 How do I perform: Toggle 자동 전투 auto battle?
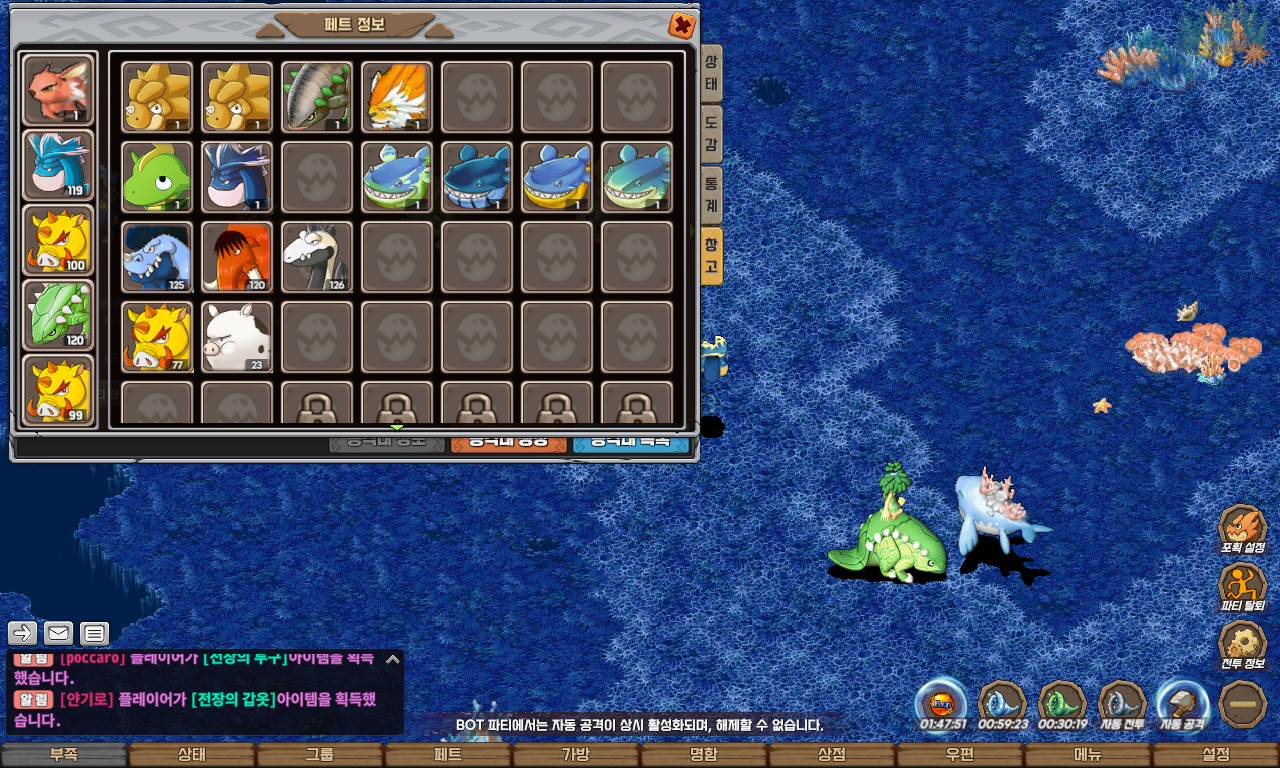coord(1122,704)
